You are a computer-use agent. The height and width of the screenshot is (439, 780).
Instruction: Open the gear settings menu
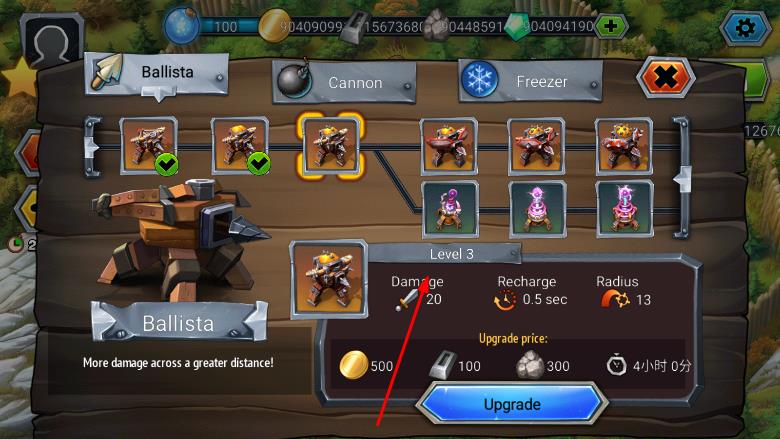pos(745,26)
